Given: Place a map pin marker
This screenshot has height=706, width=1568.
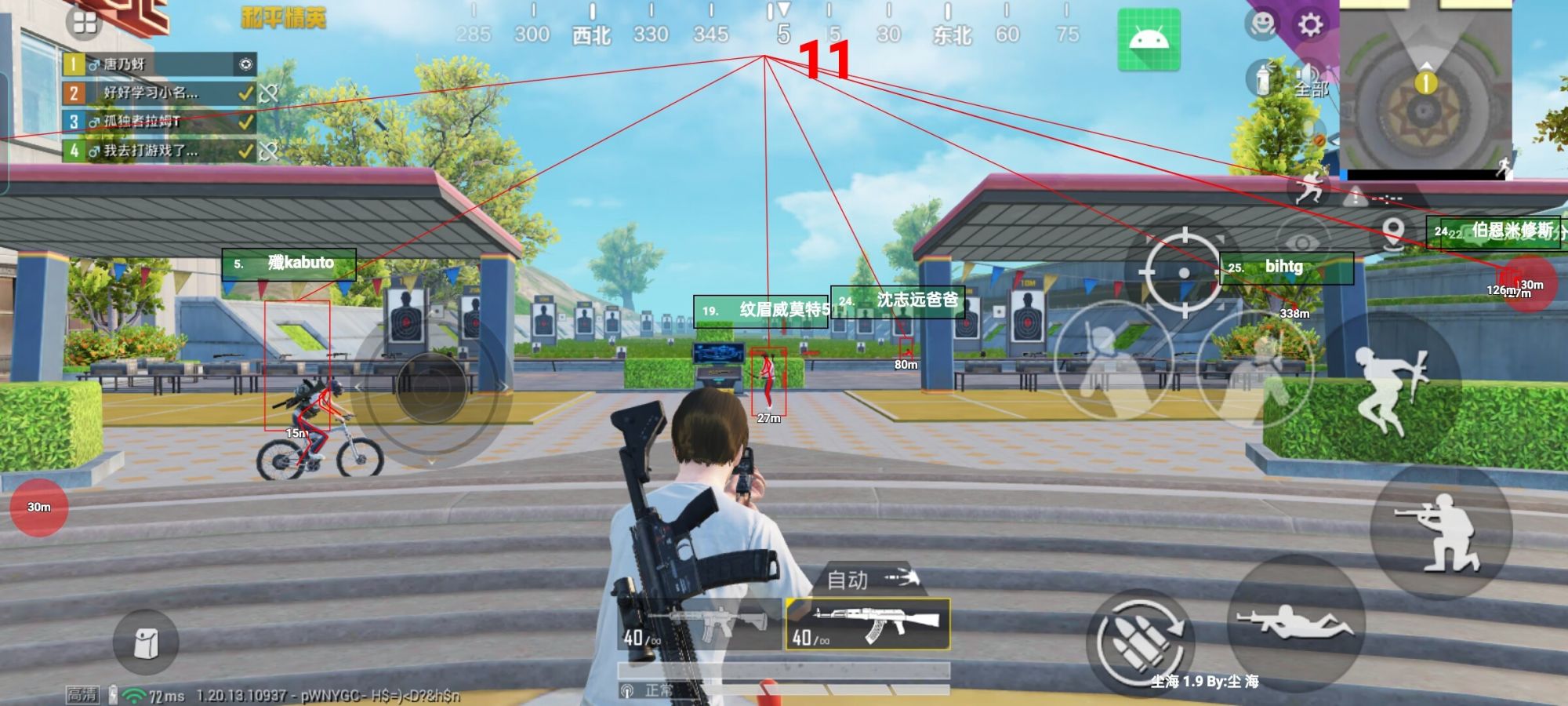Looking at the screenshot, I should (1392, 232).
